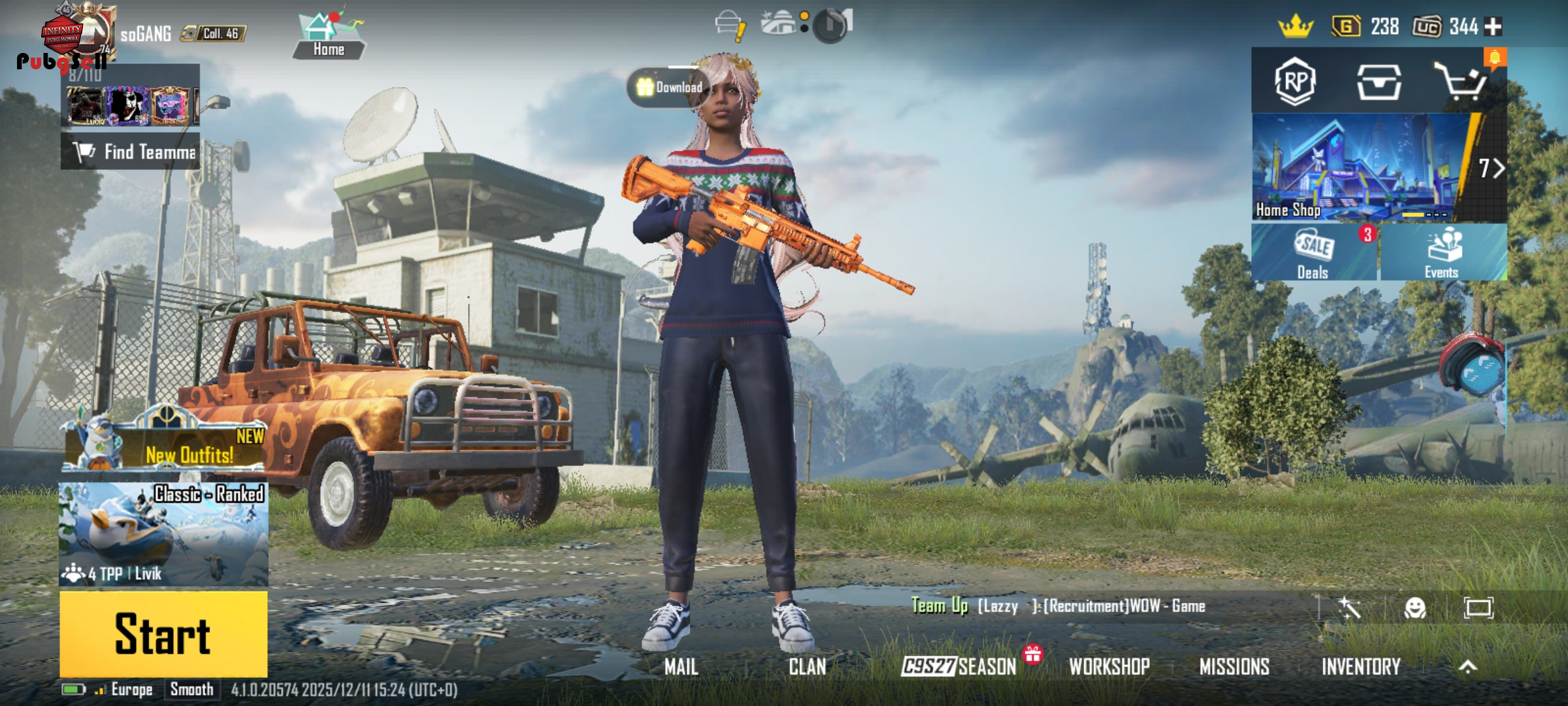Viewport: 1568px width, 706px height.
Task: Open Find Teammates
Action: tap(131, 152)
